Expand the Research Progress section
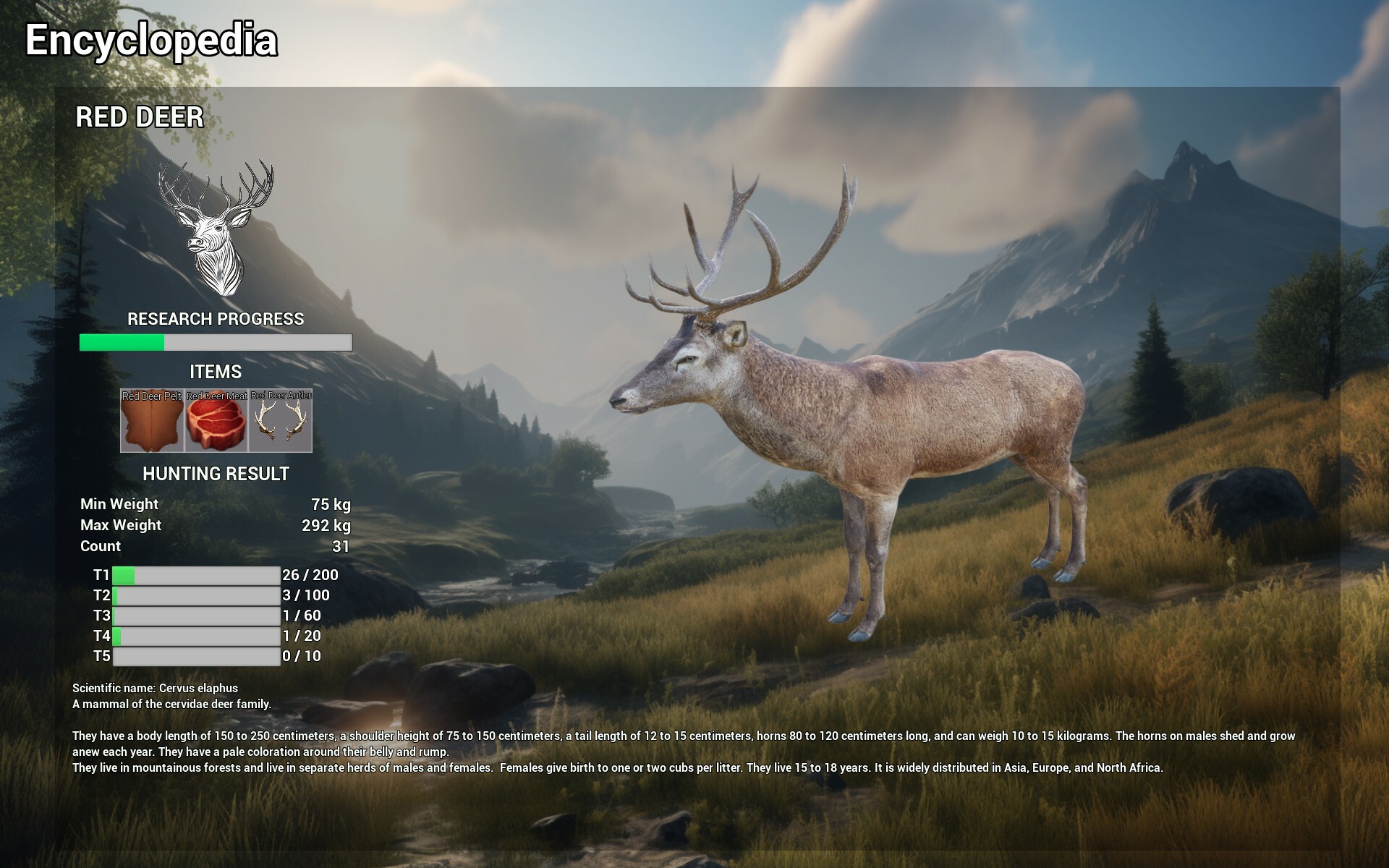1389x868 pixels. click(x=216, y=318)
